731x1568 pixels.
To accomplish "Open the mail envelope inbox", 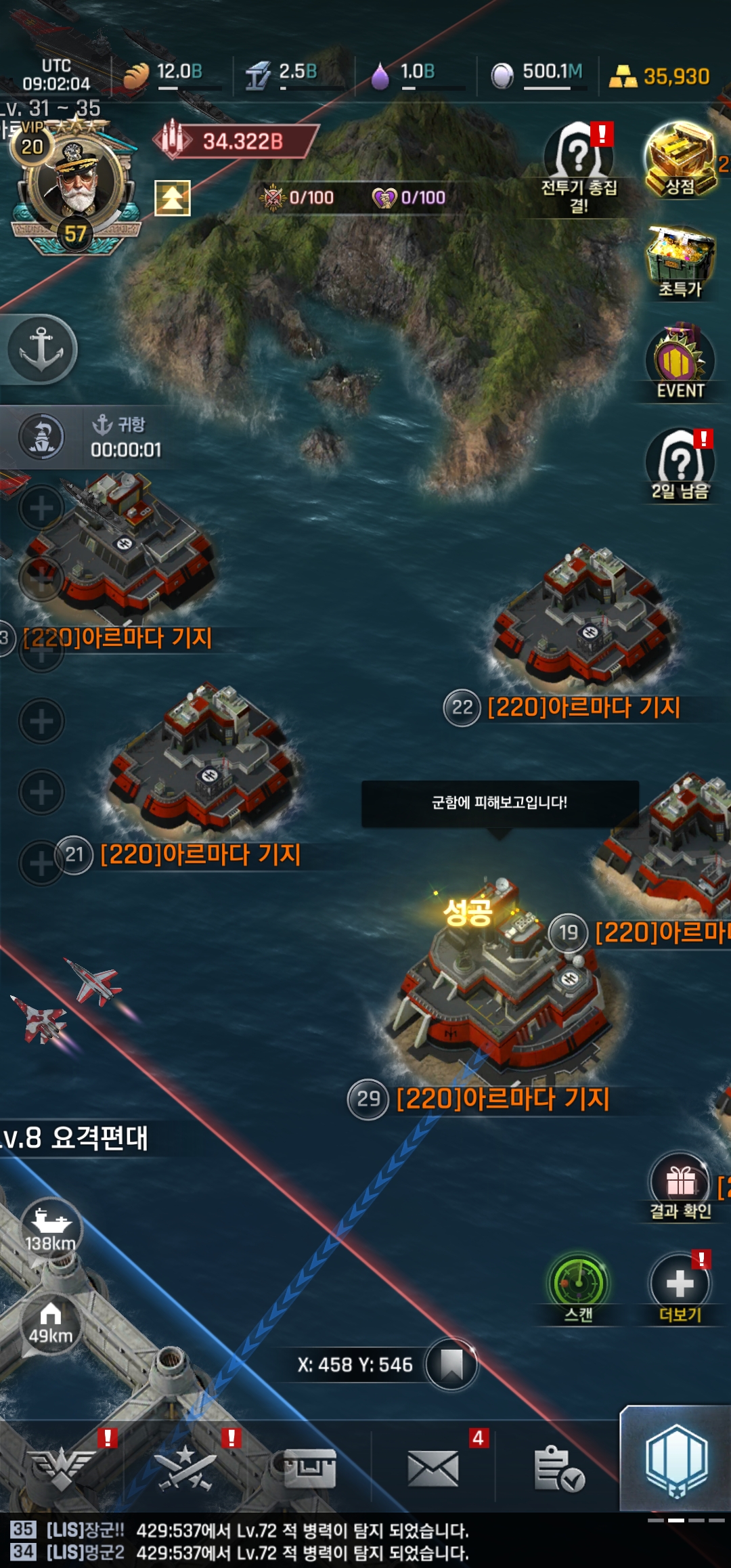I will click(433, 1469).
